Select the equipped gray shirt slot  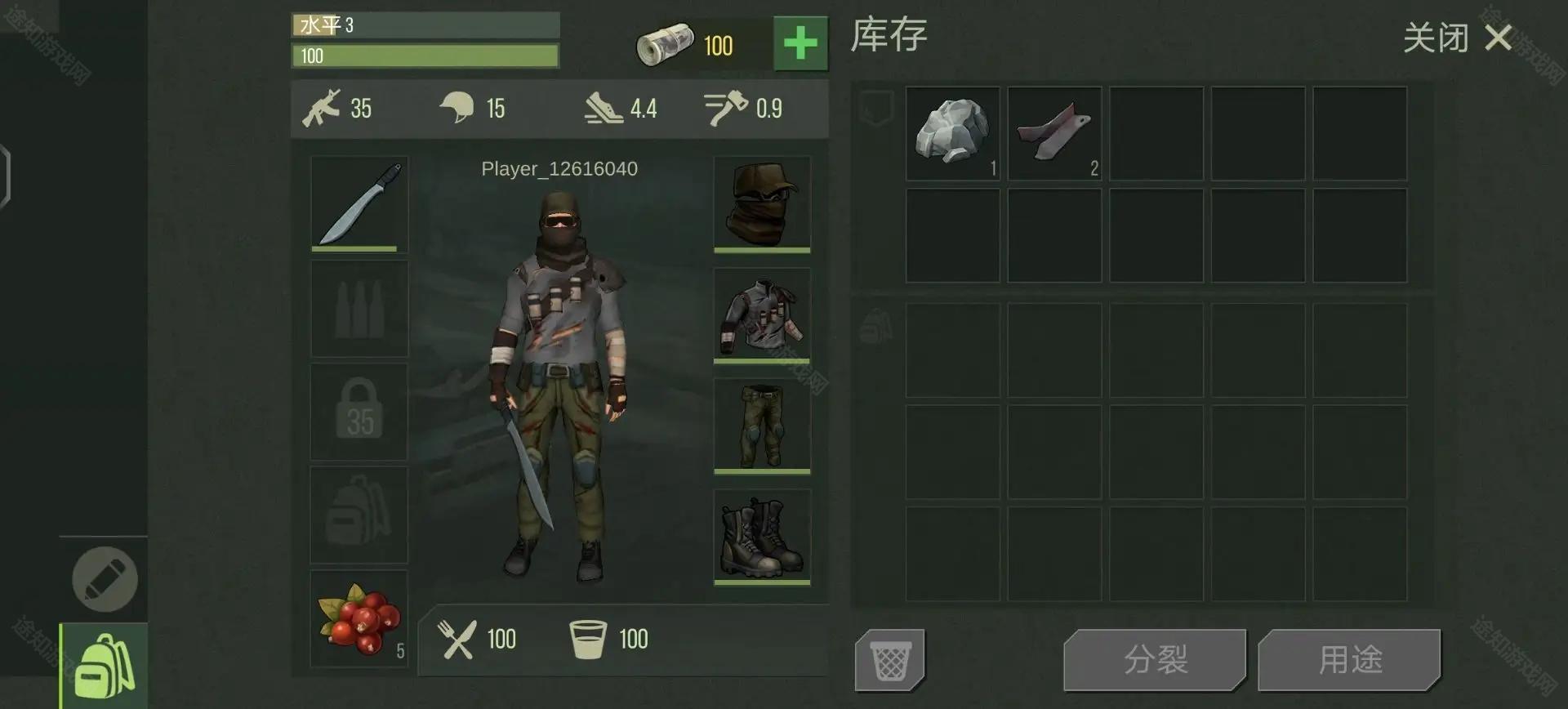click(762, 314)
